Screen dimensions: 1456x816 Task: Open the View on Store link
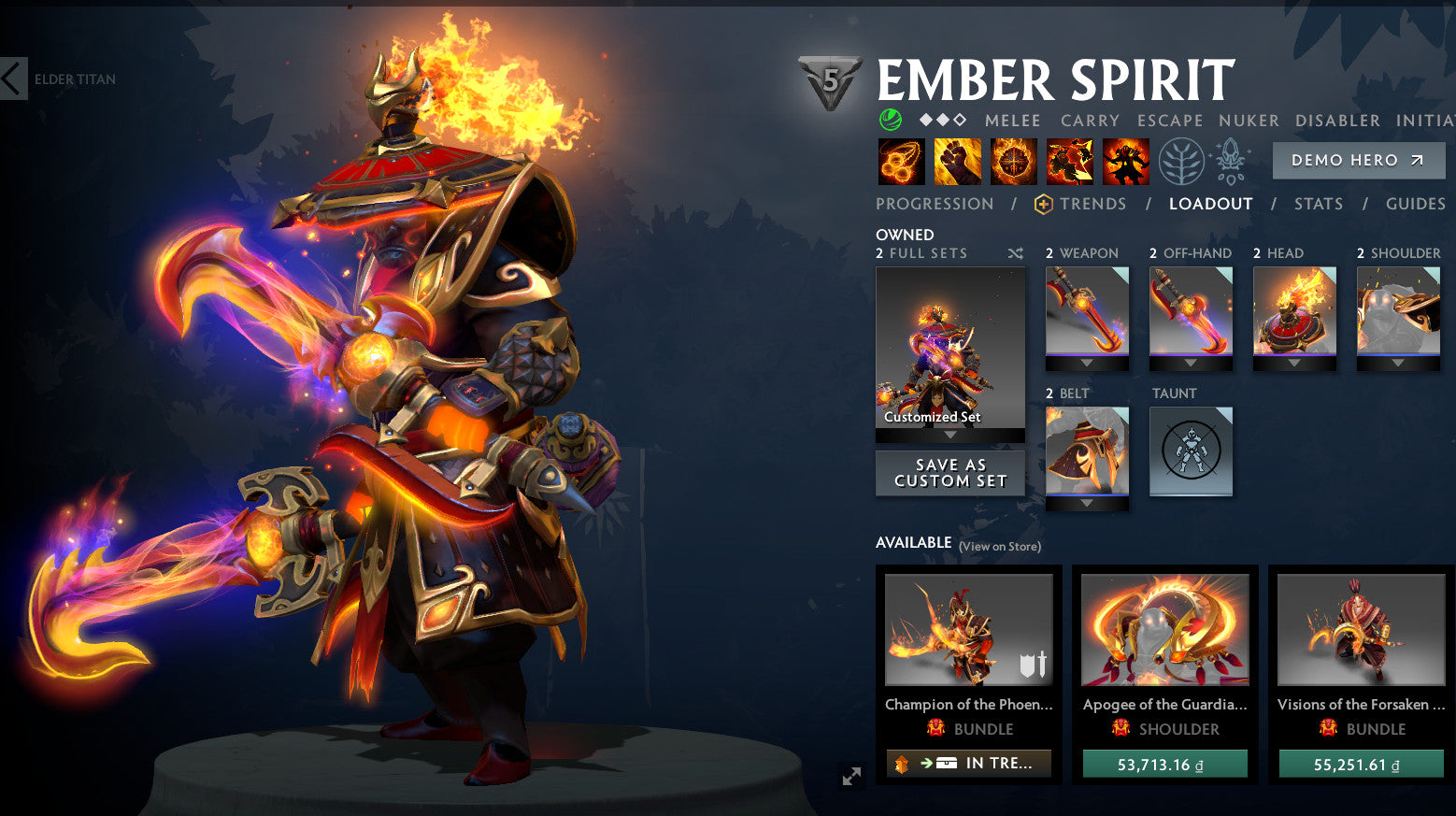point(999,547)
